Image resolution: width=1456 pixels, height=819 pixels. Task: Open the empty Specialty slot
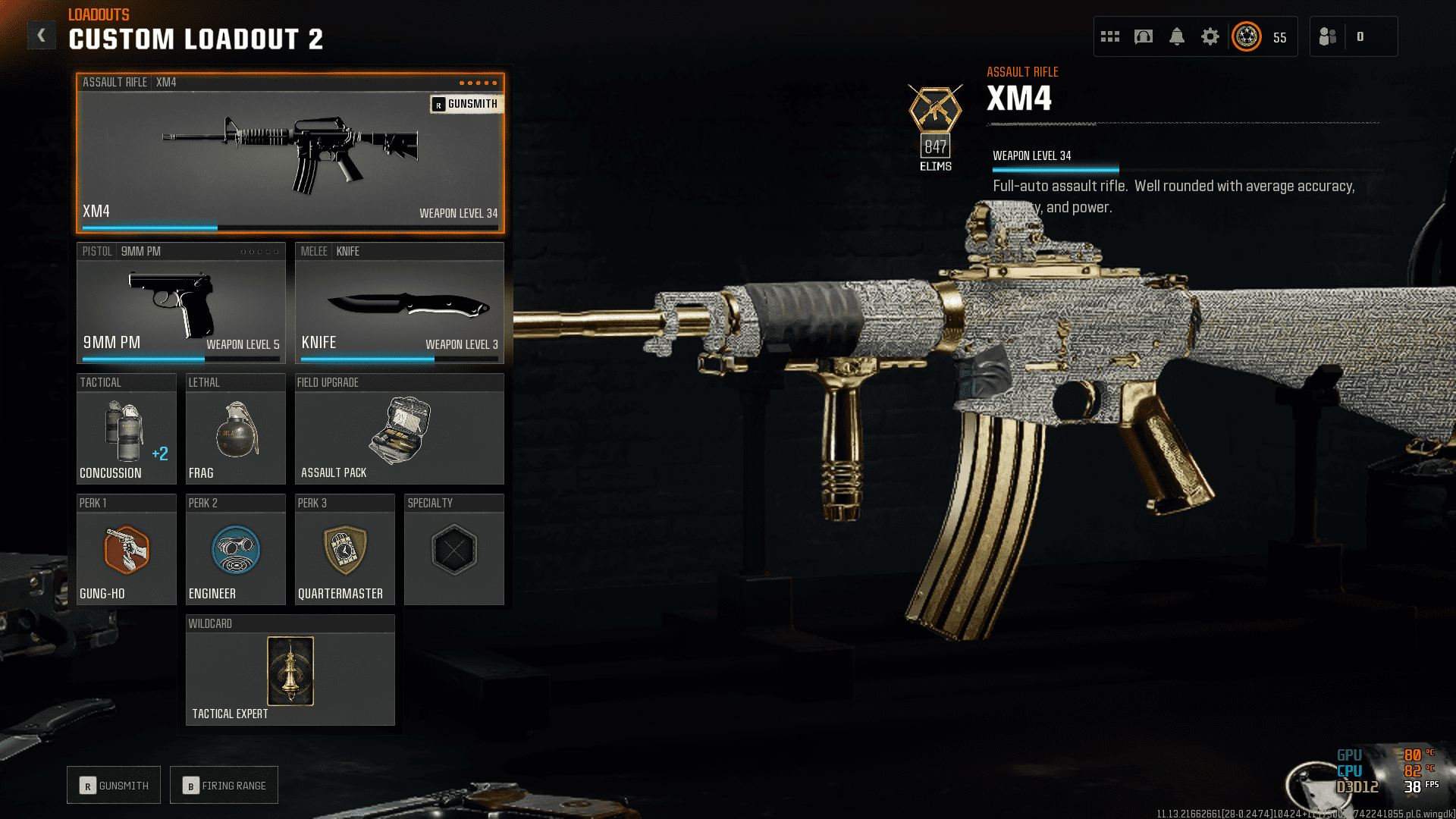453,550
